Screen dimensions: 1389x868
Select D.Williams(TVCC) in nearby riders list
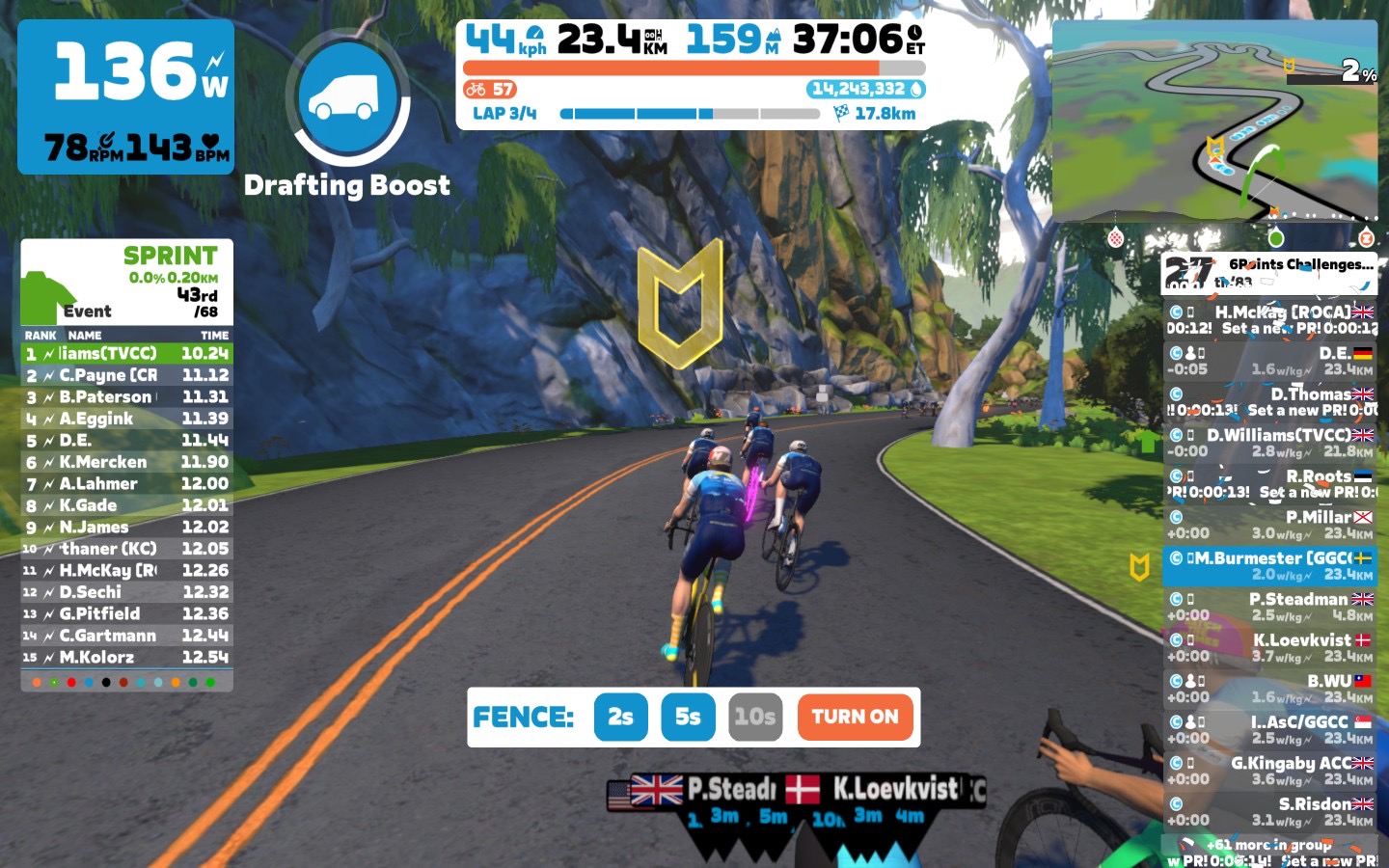(x=1269, y=443)
